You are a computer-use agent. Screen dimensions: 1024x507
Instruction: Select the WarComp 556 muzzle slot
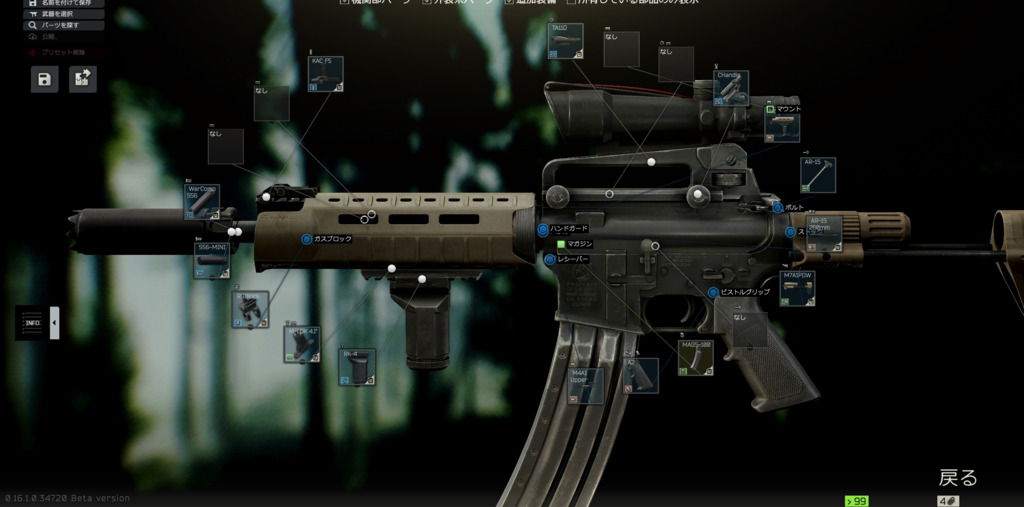201,201
